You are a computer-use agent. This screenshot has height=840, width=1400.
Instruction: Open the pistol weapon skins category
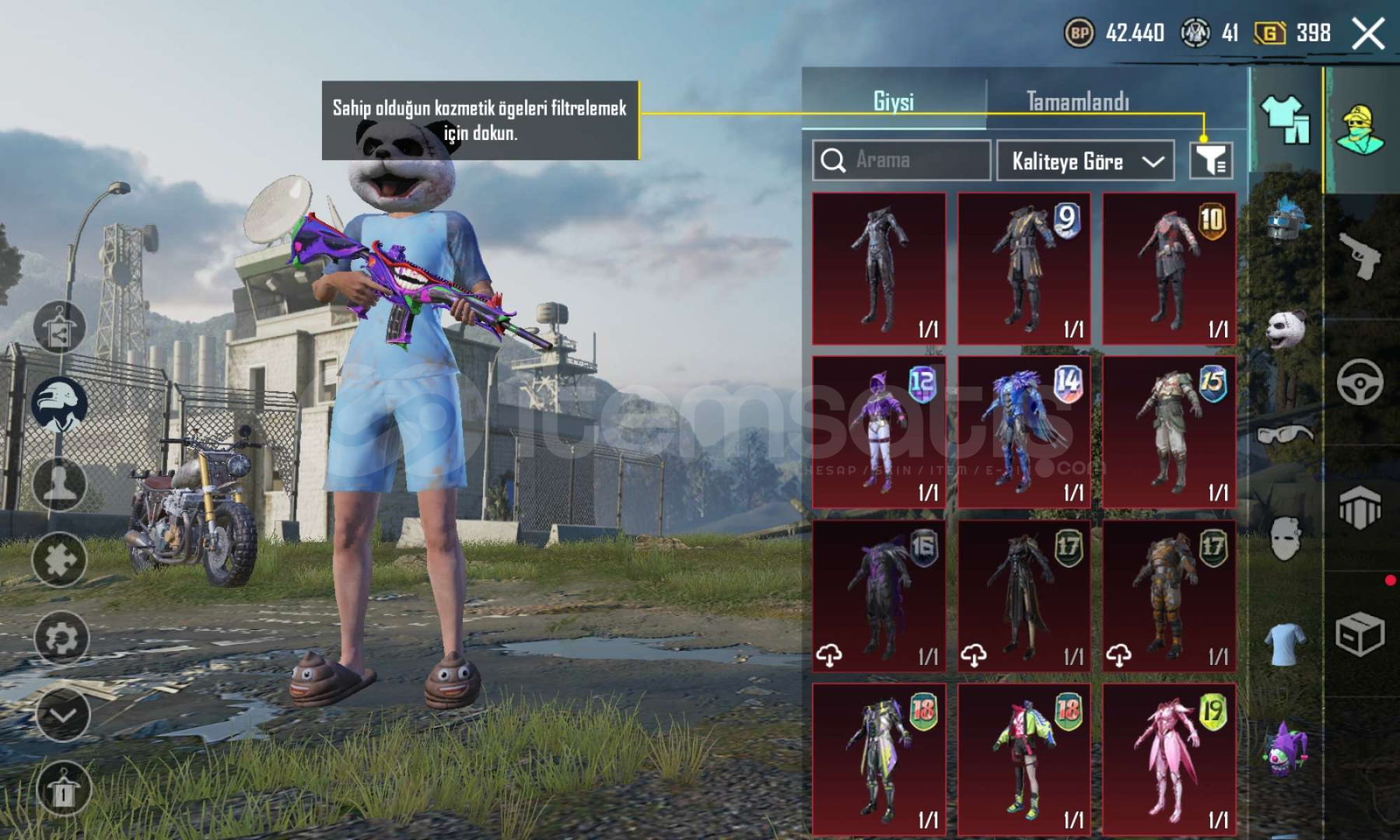(x=1360, y=255)
